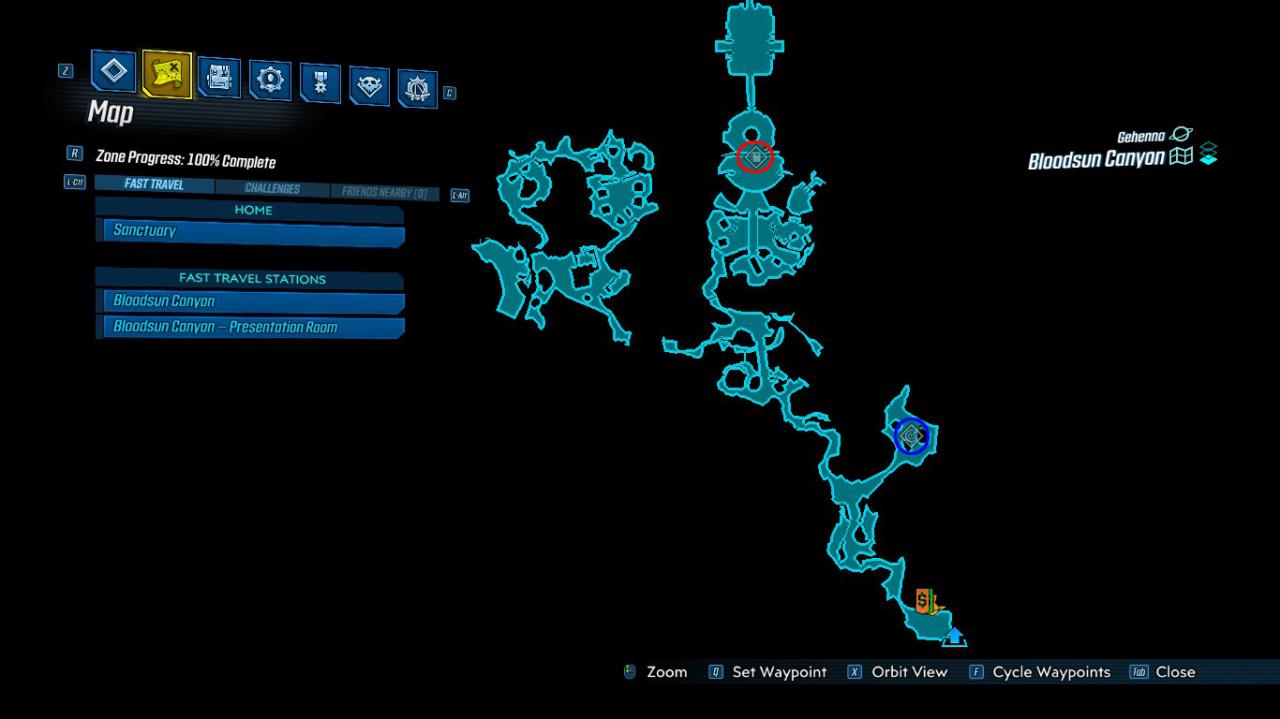The width and height of the screenshot is (1280, 719).
Task: Select the blue-circled fast travel map marker
Action: click(x=911, y=436)
